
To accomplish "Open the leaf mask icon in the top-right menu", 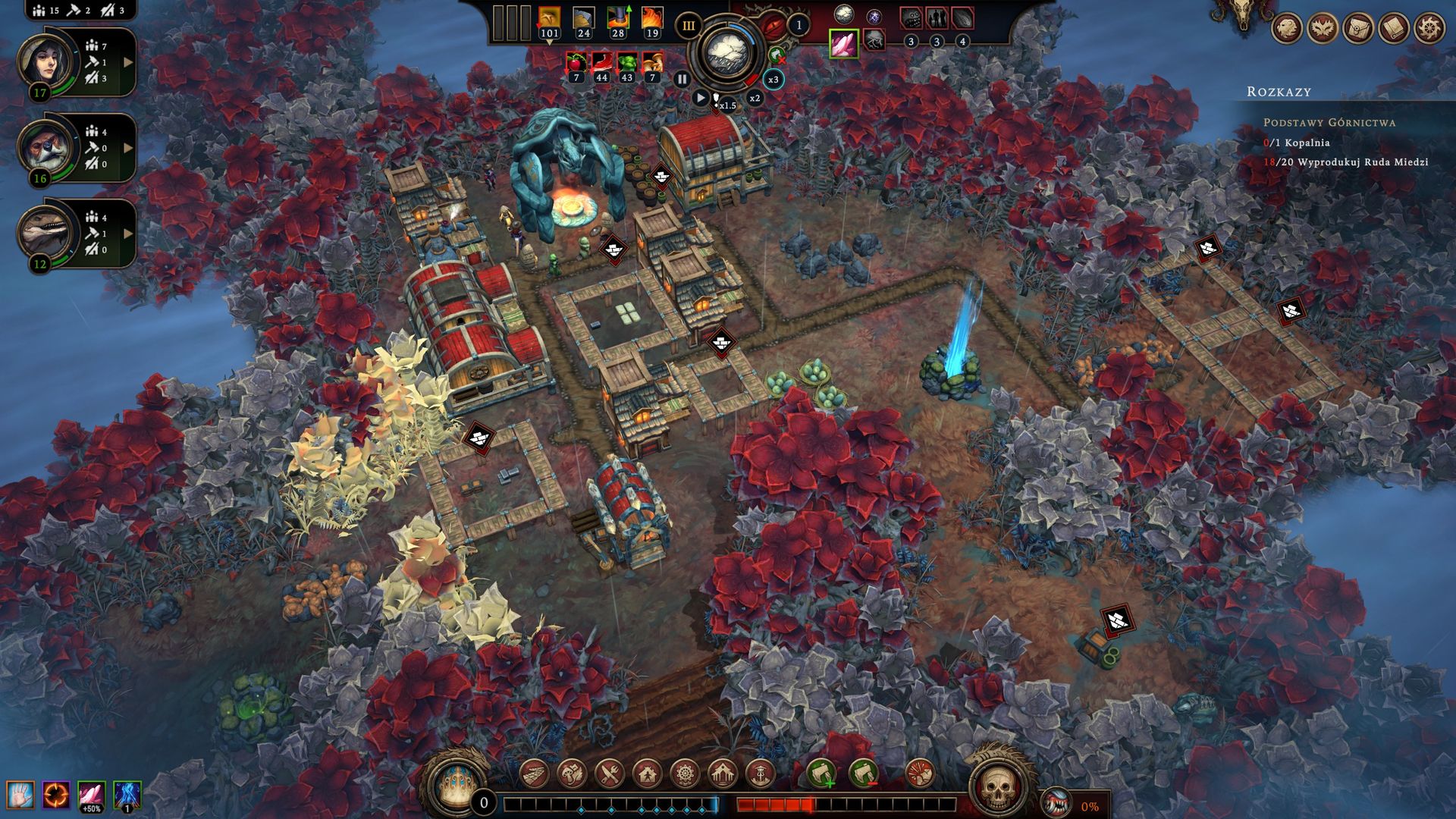I will [1322, 28].
